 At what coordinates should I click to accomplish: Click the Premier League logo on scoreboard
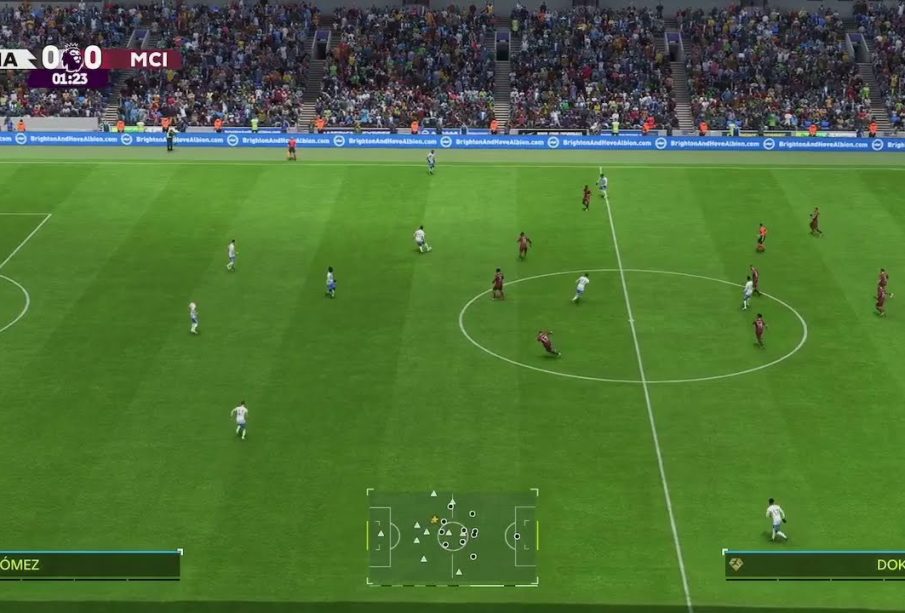coord(71,57)
